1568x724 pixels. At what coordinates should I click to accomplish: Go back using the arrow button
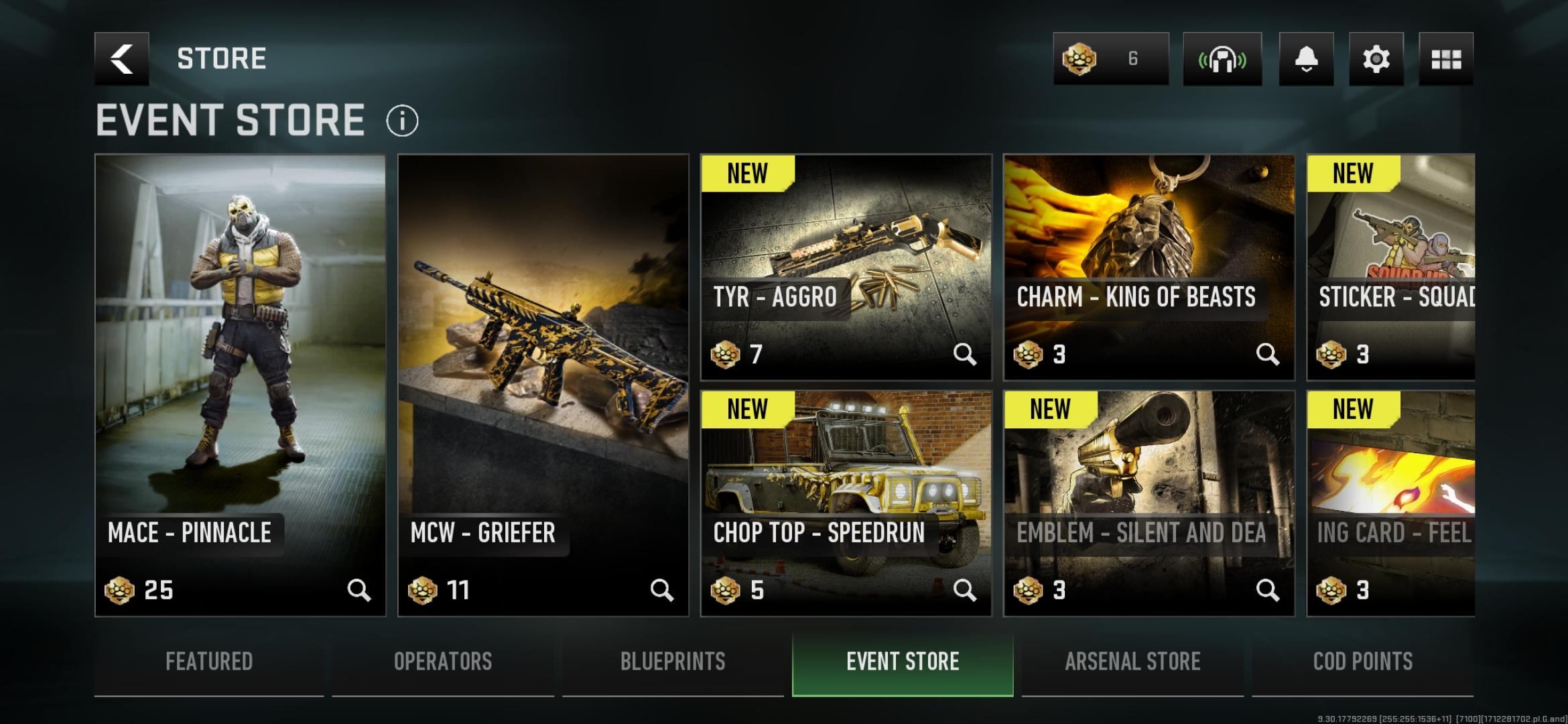tap(121, 59)
